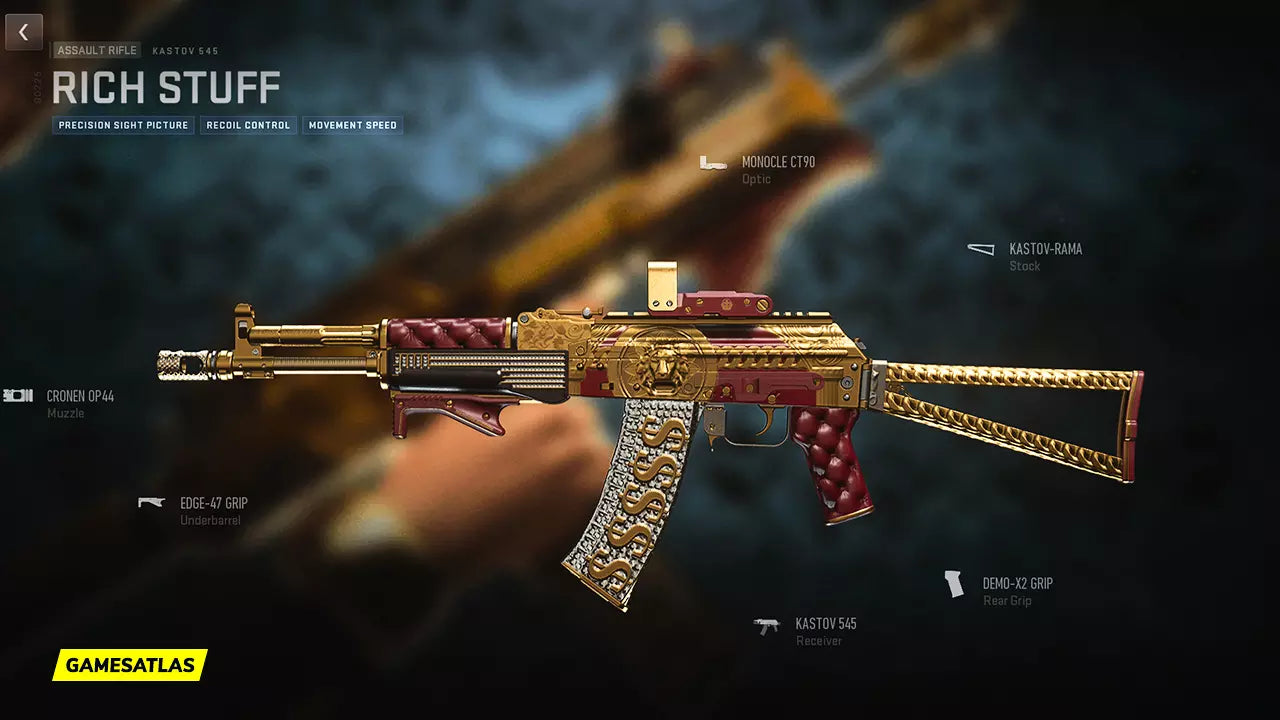Open the Kastov-Rama stock slot
1280x720 pixels.
[x=1044, y=250]
